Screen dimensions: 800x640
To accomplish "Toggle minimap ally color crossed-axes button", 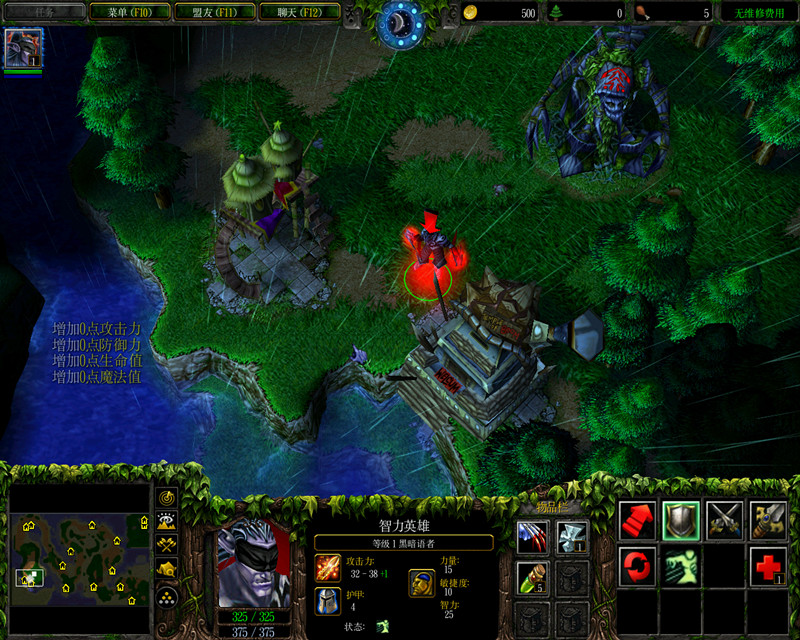I will coord(166,545).
